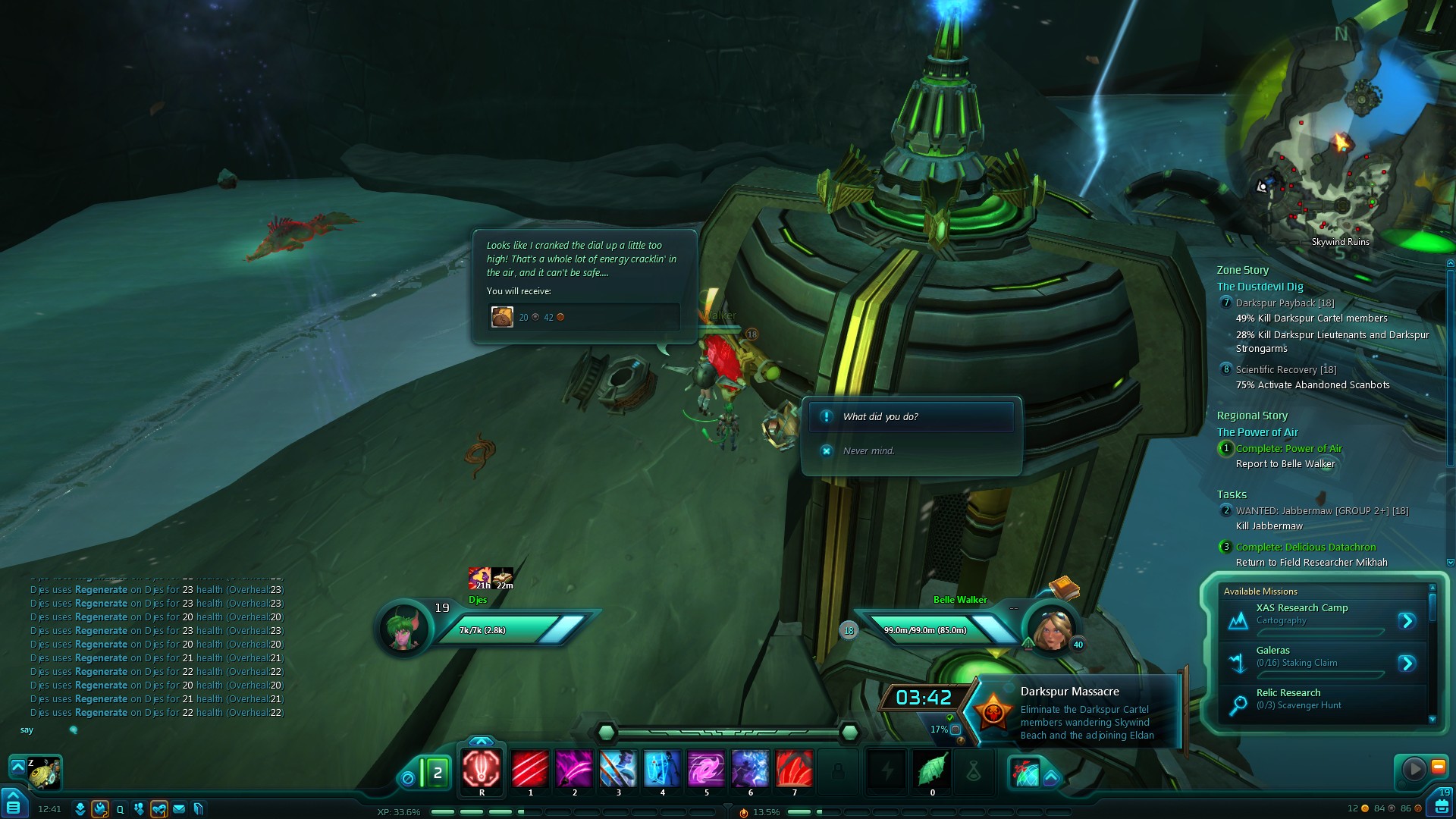Cast the pink swirl ability in slot 5
1456x819 pixels.
tap(706, 769)
